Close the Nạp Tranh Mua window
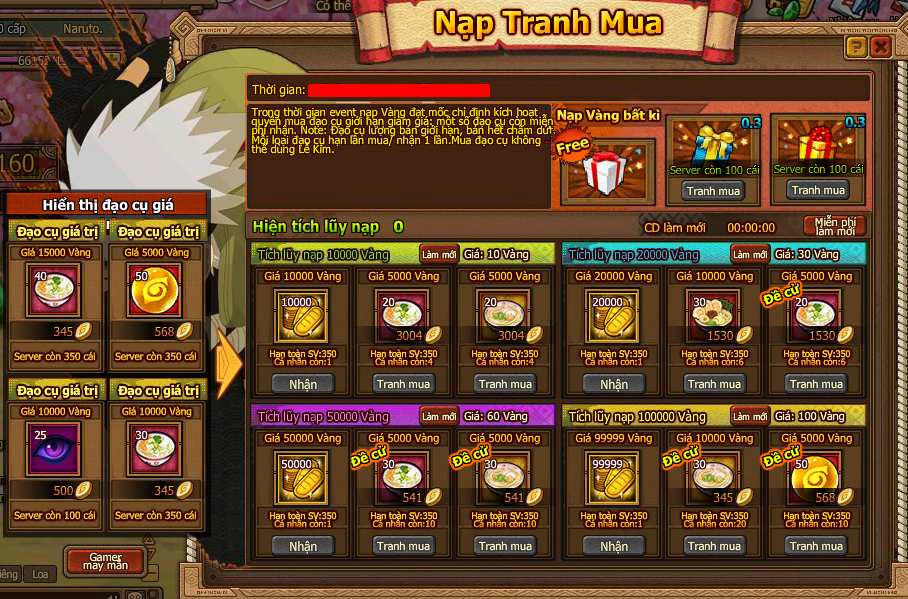 click(880, 47)
